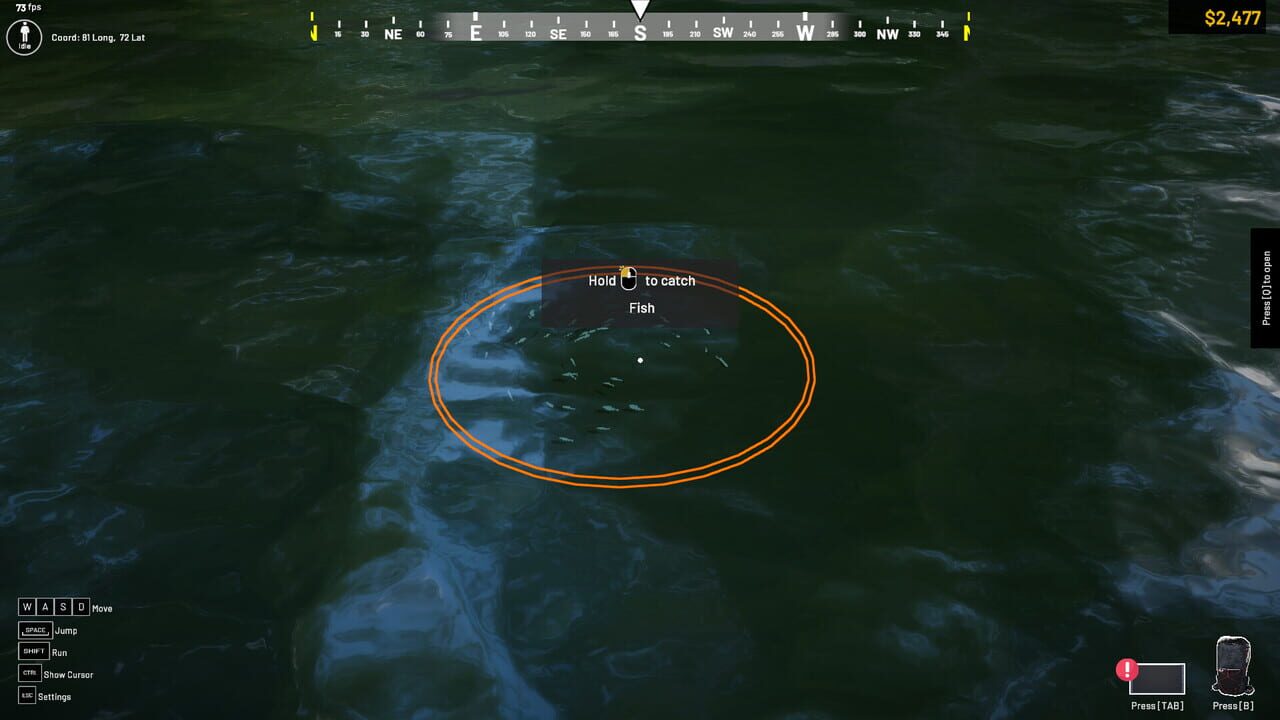
Task: Click the CTRL Show Cursor keybind icon
Action: click(x=28, y=673)
